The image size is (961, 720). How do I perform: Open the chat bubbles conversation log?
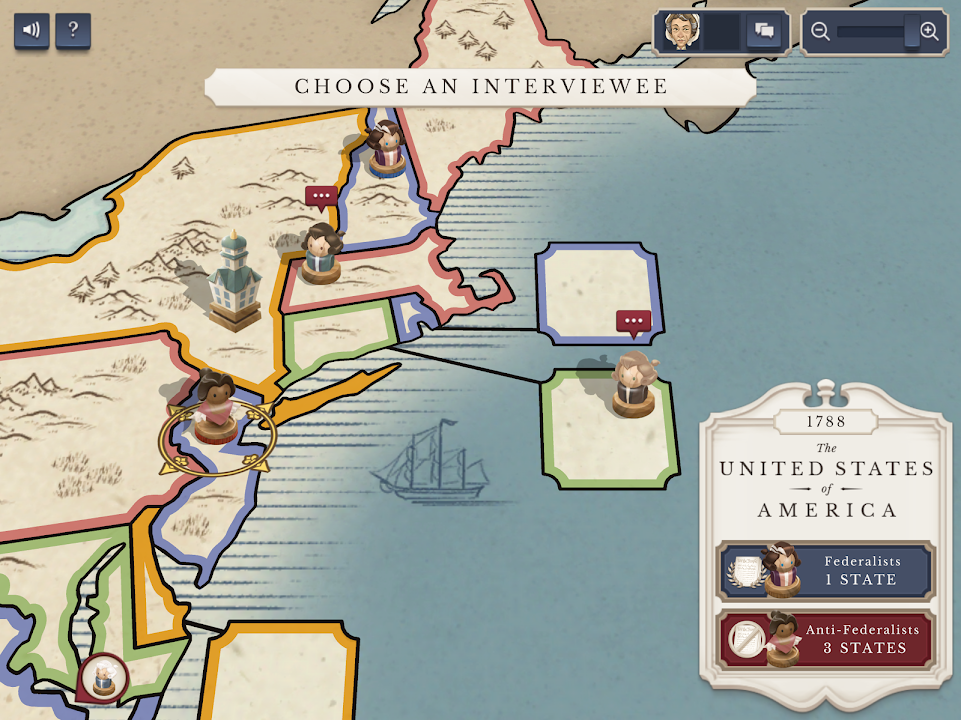tap(765, 32)
